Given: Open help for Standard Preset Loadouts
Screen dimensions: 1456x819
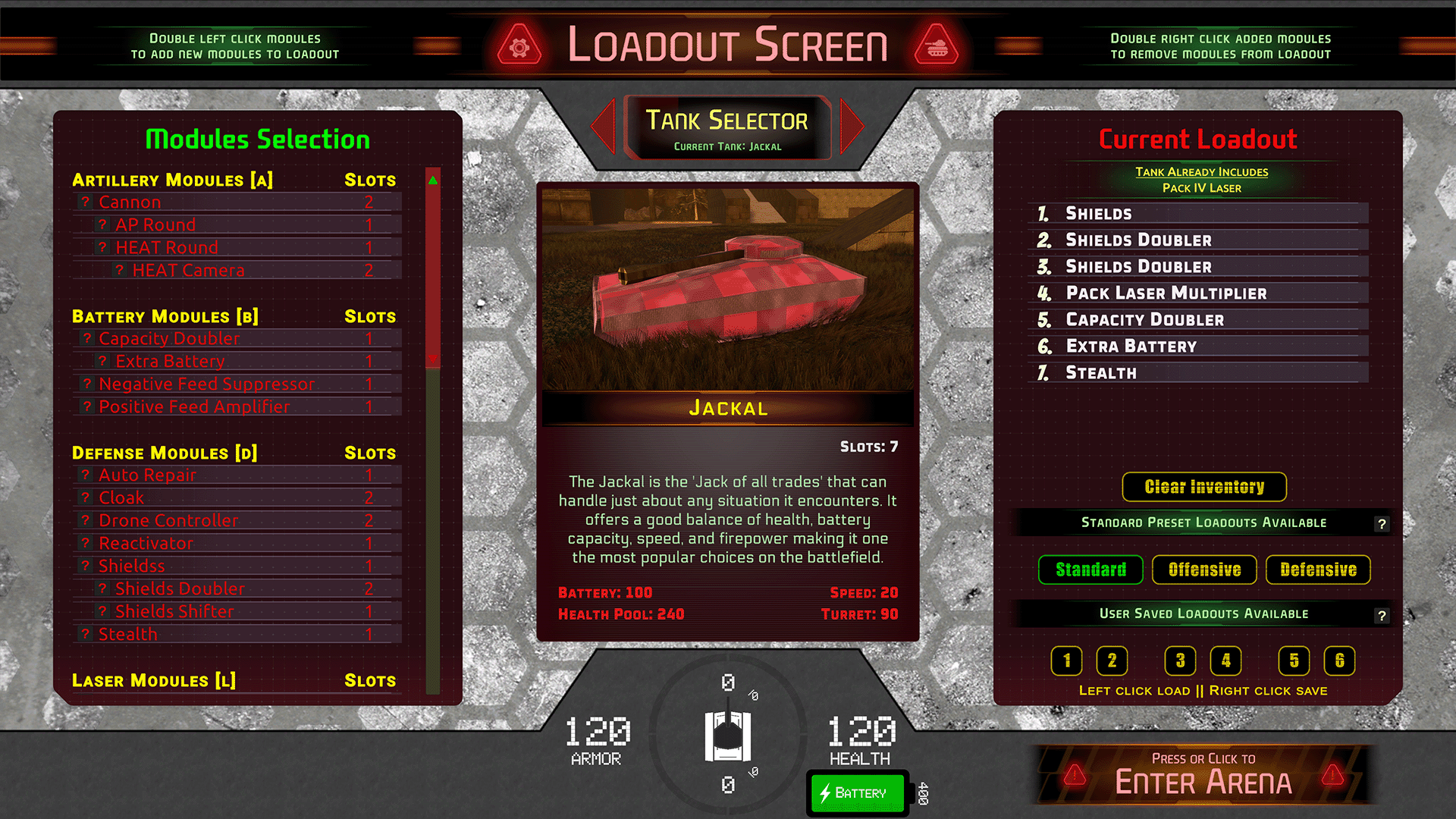Looking at the screenshot, I should pyautogui.click(x=1382, y=524).
